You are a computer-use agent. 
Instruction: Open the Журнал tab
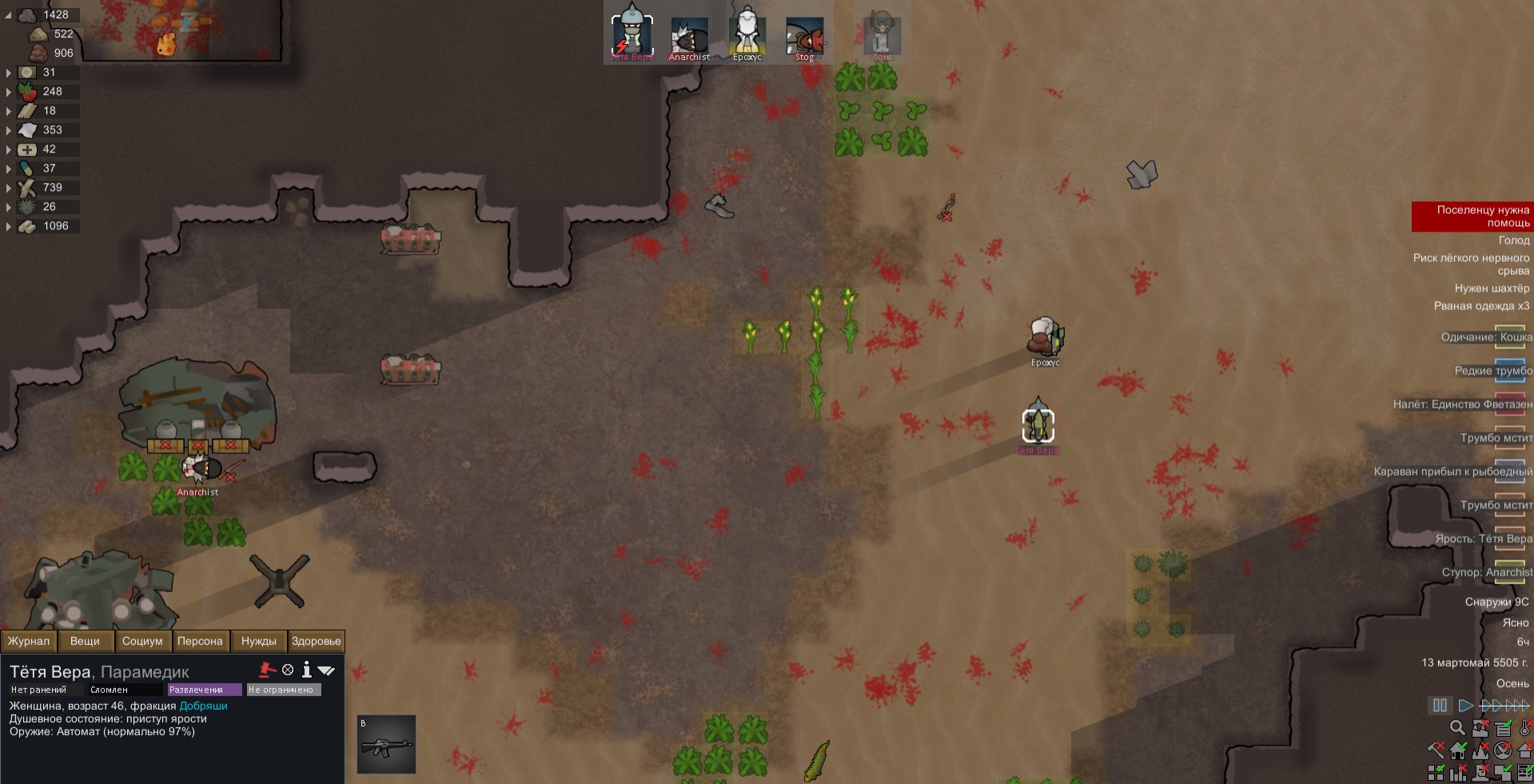[29, 641]
